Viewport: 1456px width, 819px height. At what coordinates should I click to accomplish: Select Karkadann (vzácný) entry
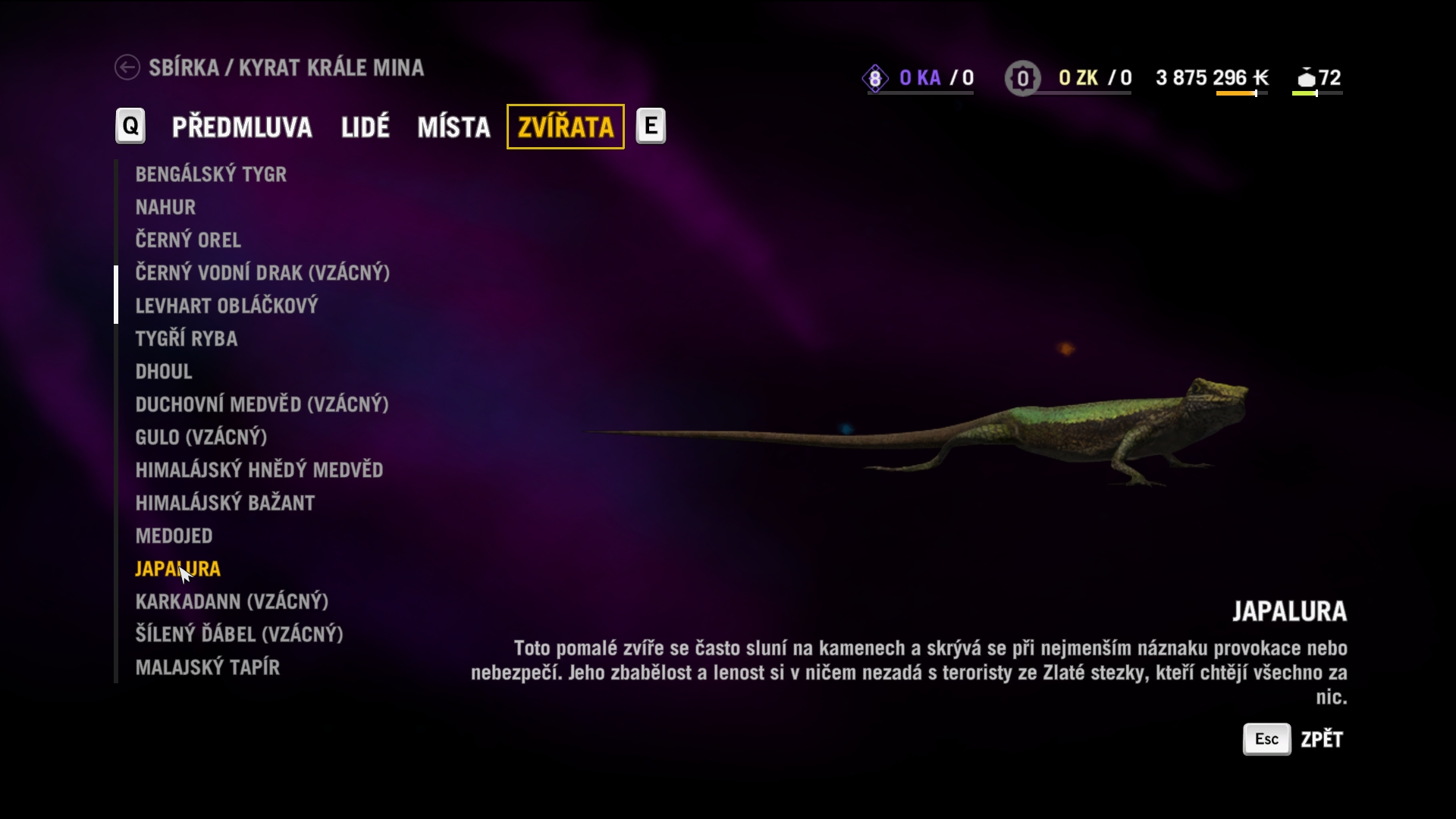pyautogui.click(x=231, y=601)
